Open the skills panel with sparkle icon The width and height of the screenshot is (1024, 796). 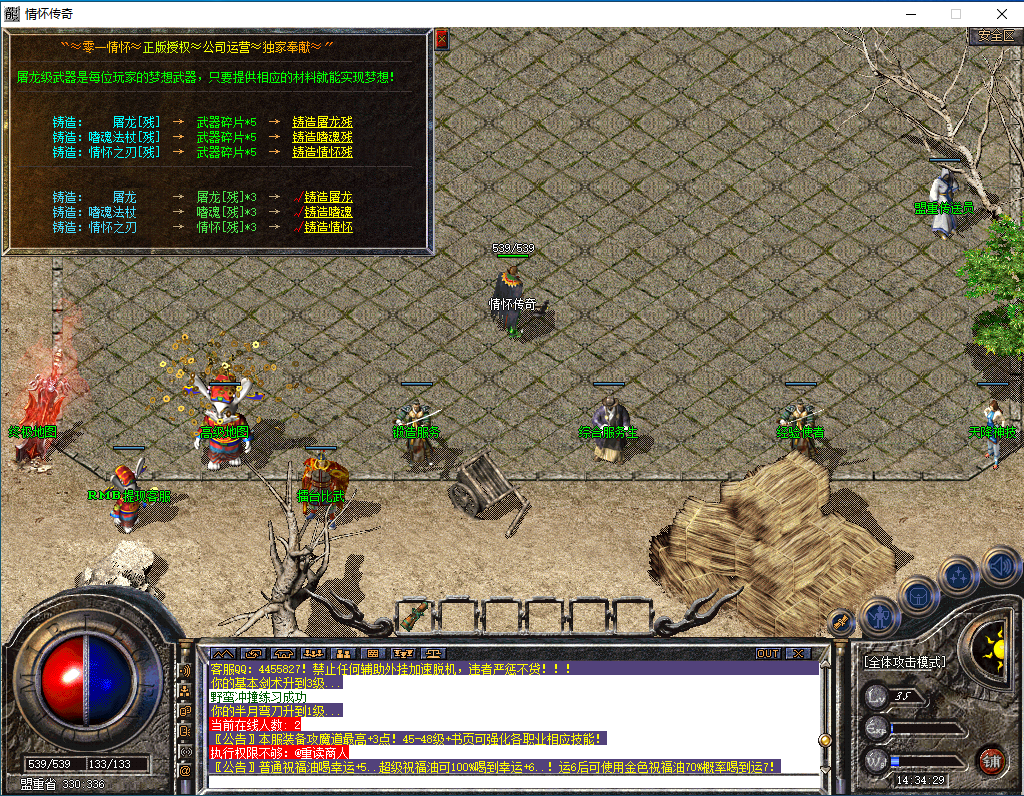point(960,576)
